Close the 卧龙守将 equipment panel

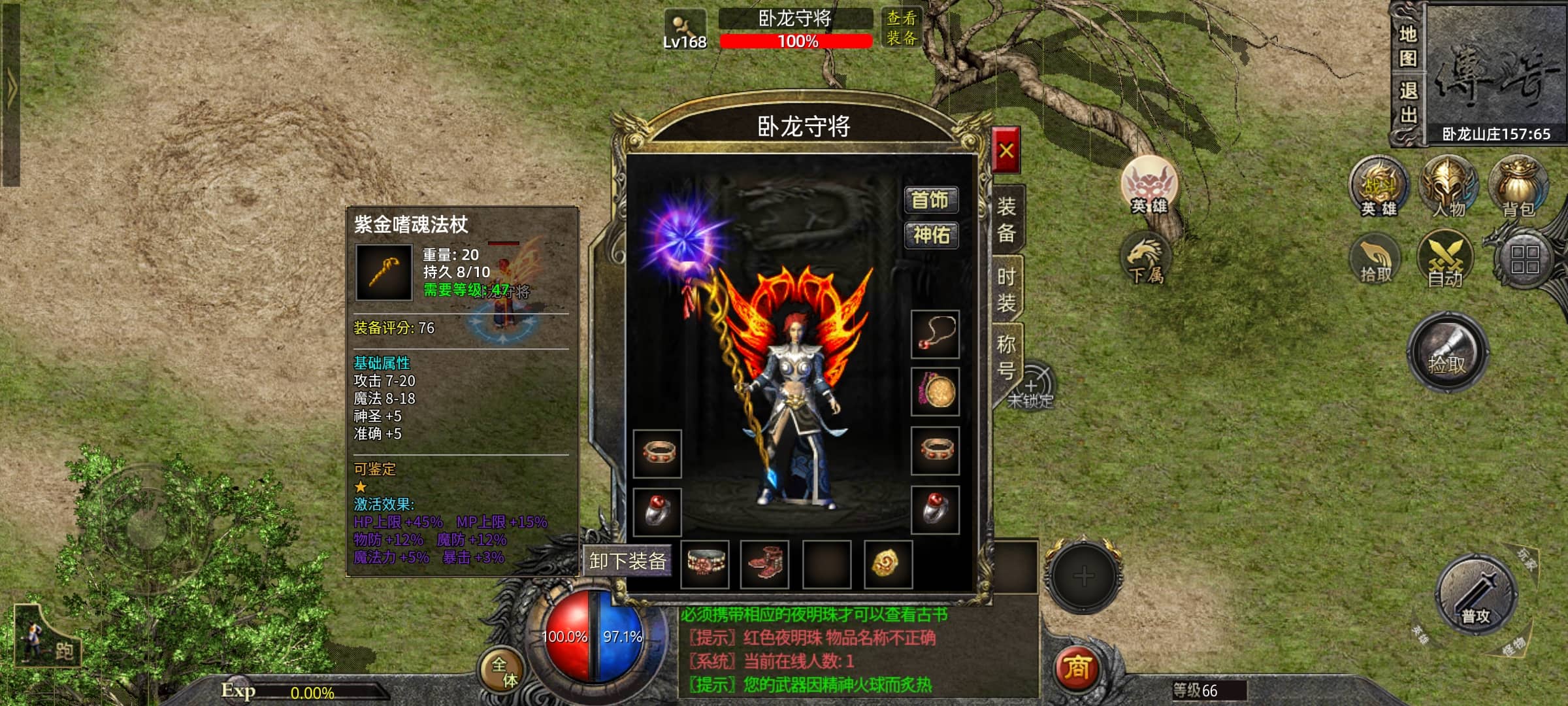[1005, 151]
